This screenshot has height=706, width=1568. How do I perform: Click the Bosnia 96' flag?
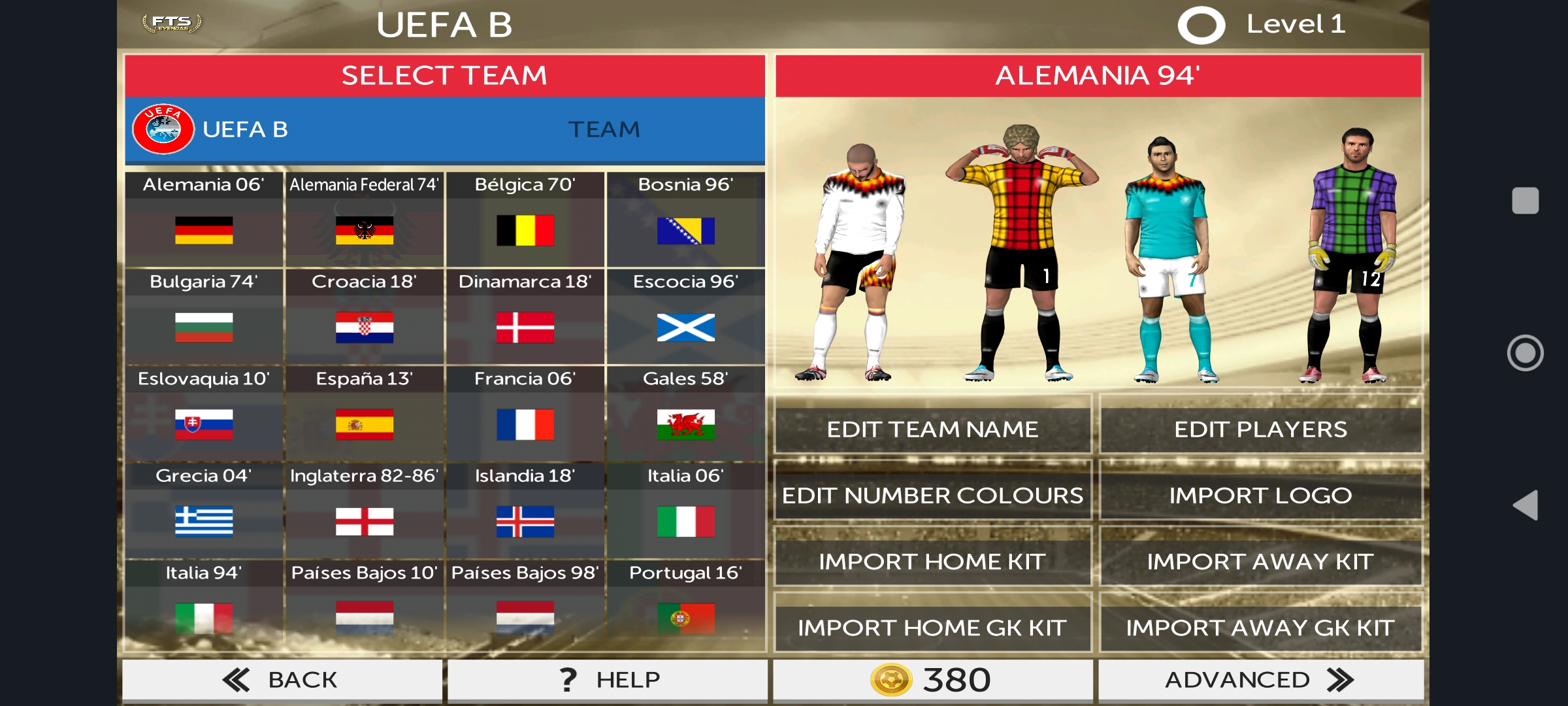pos(686,230)
